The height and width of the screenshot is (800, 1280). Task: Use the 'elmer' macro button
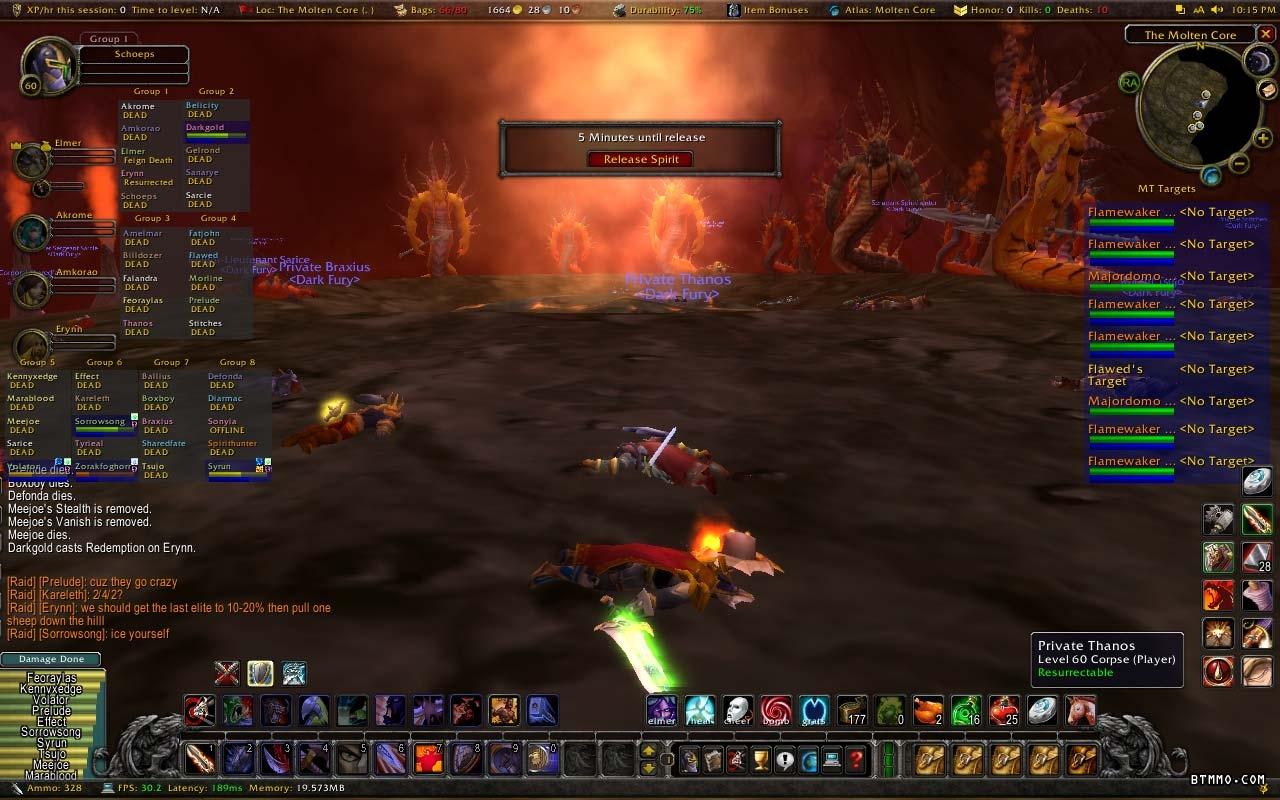click(x=661, y=710)
